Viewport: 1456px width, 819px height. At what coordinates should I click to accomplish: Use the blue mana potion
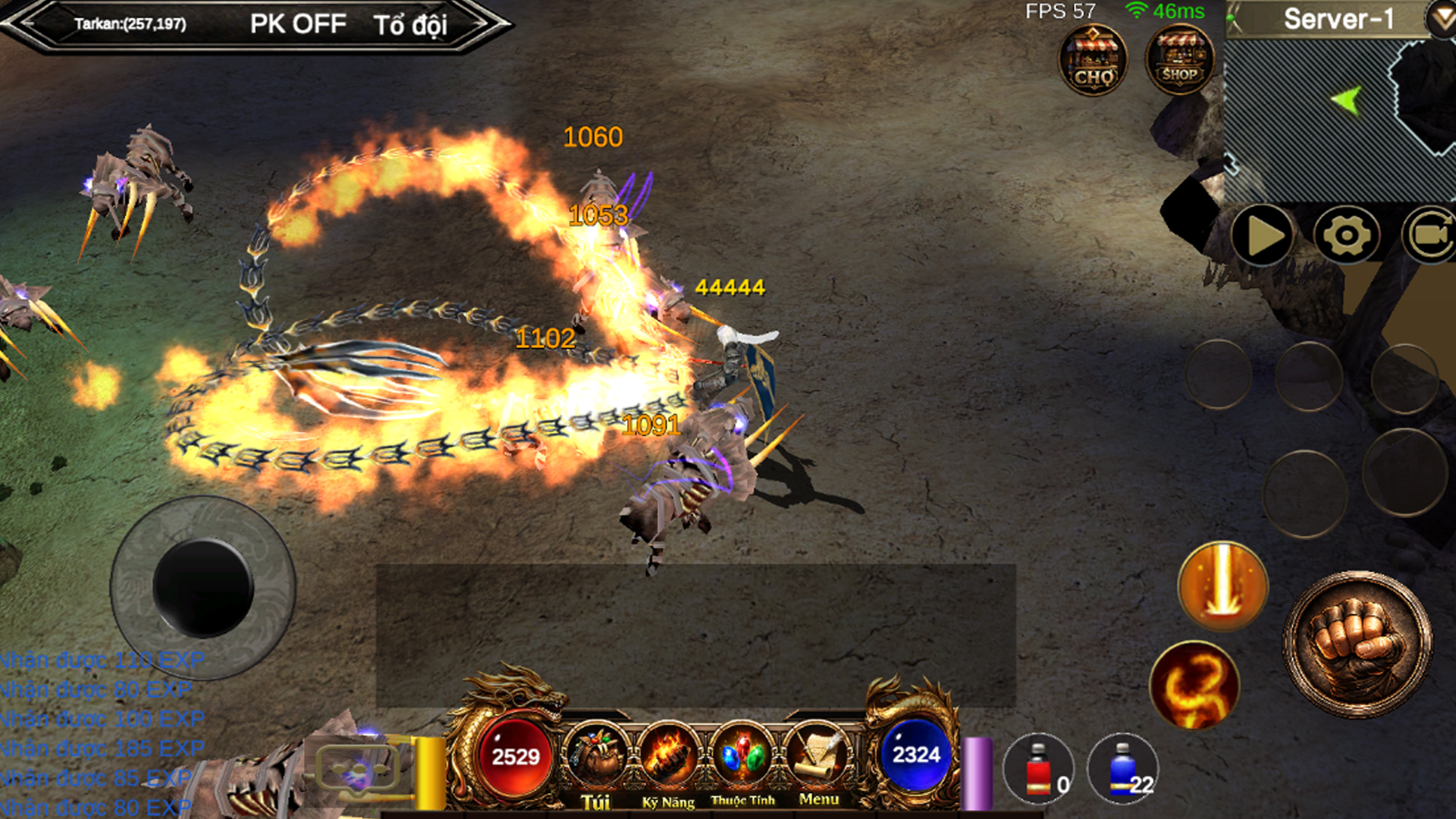tap(1123, 770)
